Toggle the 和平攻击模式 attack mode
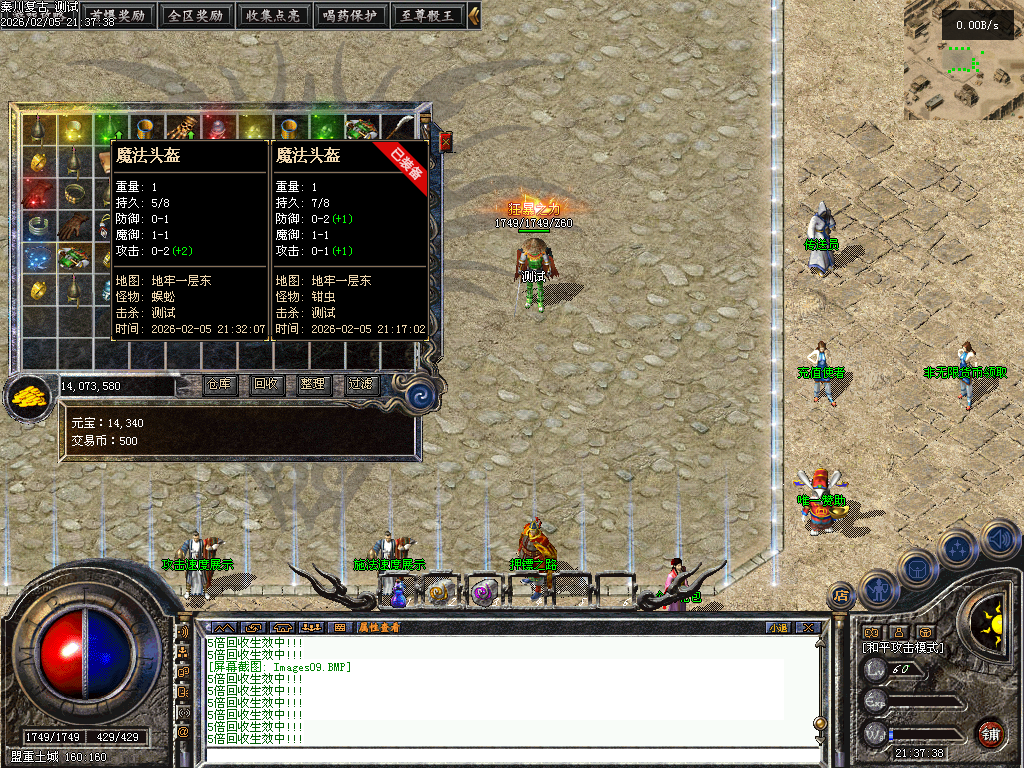The width and height of the screenshot is (1024, 768). tap(903, 648)
